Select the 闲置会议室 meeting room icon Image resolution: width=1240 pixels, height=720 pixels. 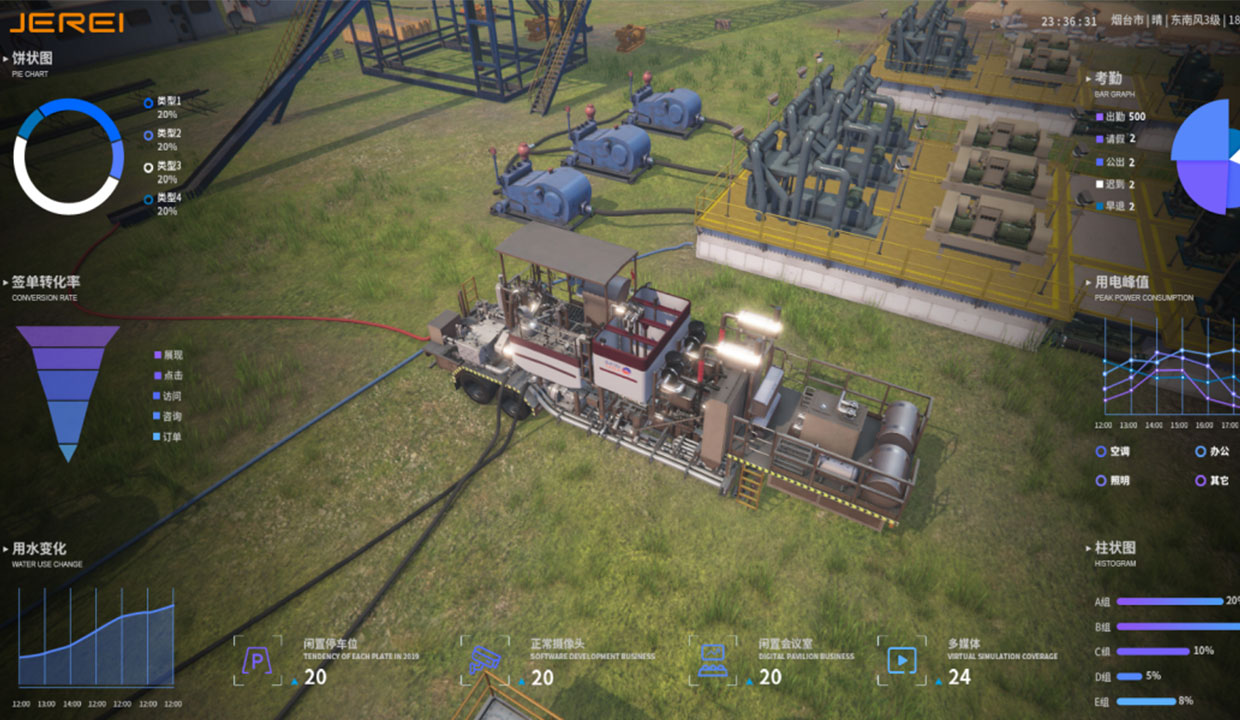713,661
